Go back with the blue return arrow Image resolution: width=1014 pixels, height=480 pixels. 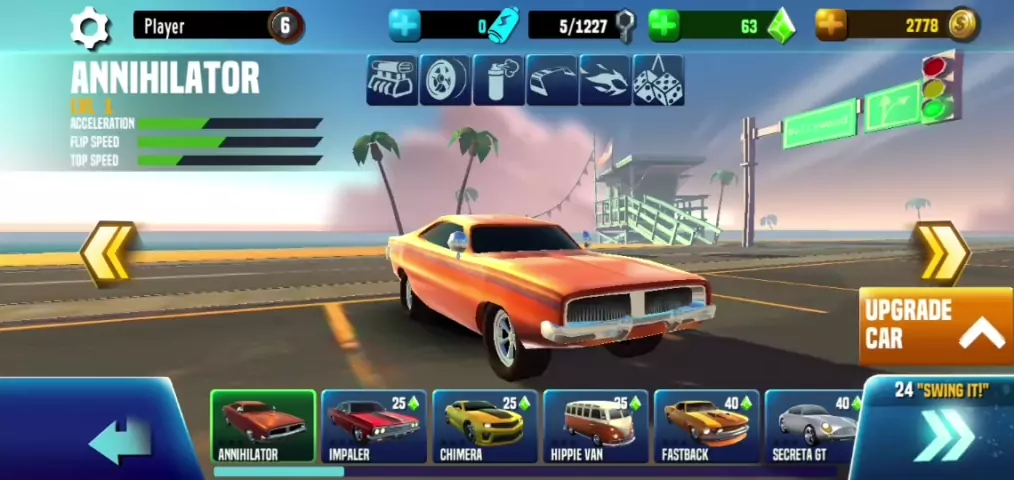(x=118, y=440)
